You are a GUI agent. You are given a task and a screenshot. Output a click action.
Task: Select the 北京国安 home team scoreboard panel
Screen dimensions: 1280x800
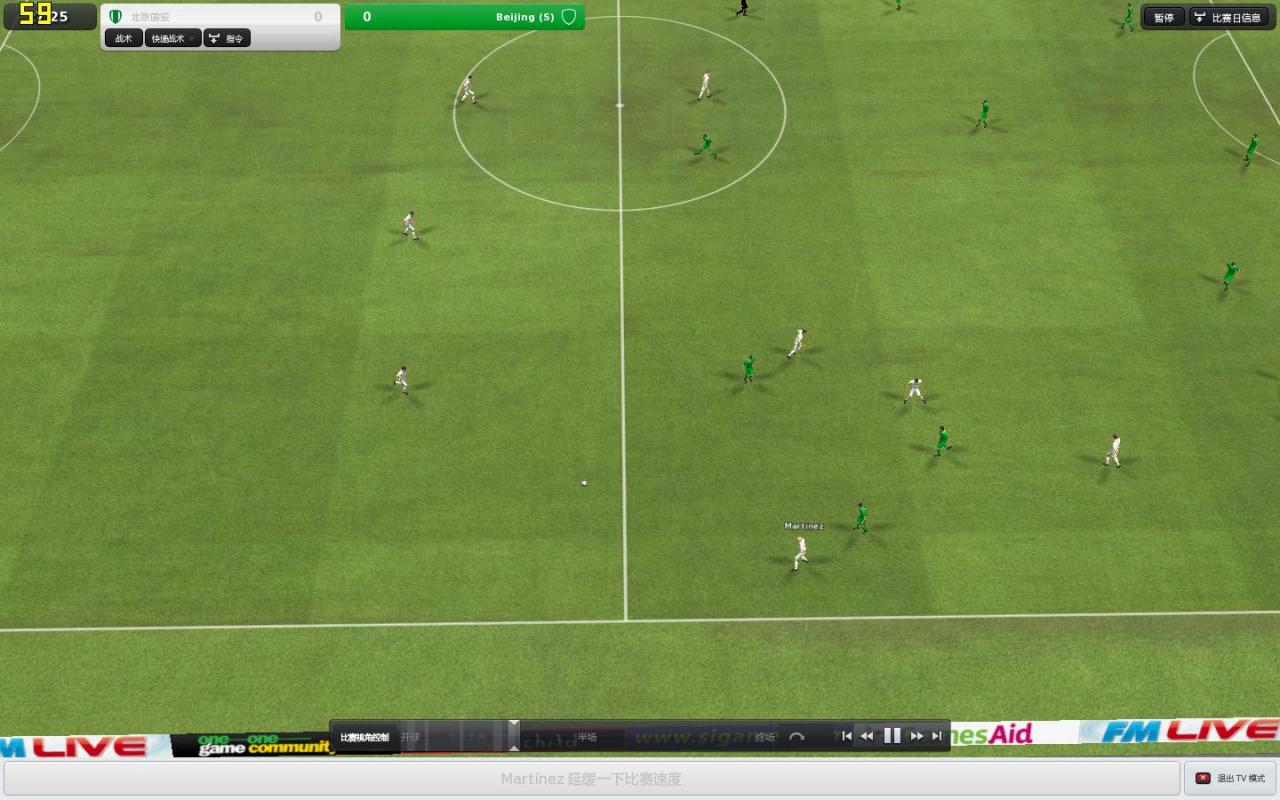point(220,16)
